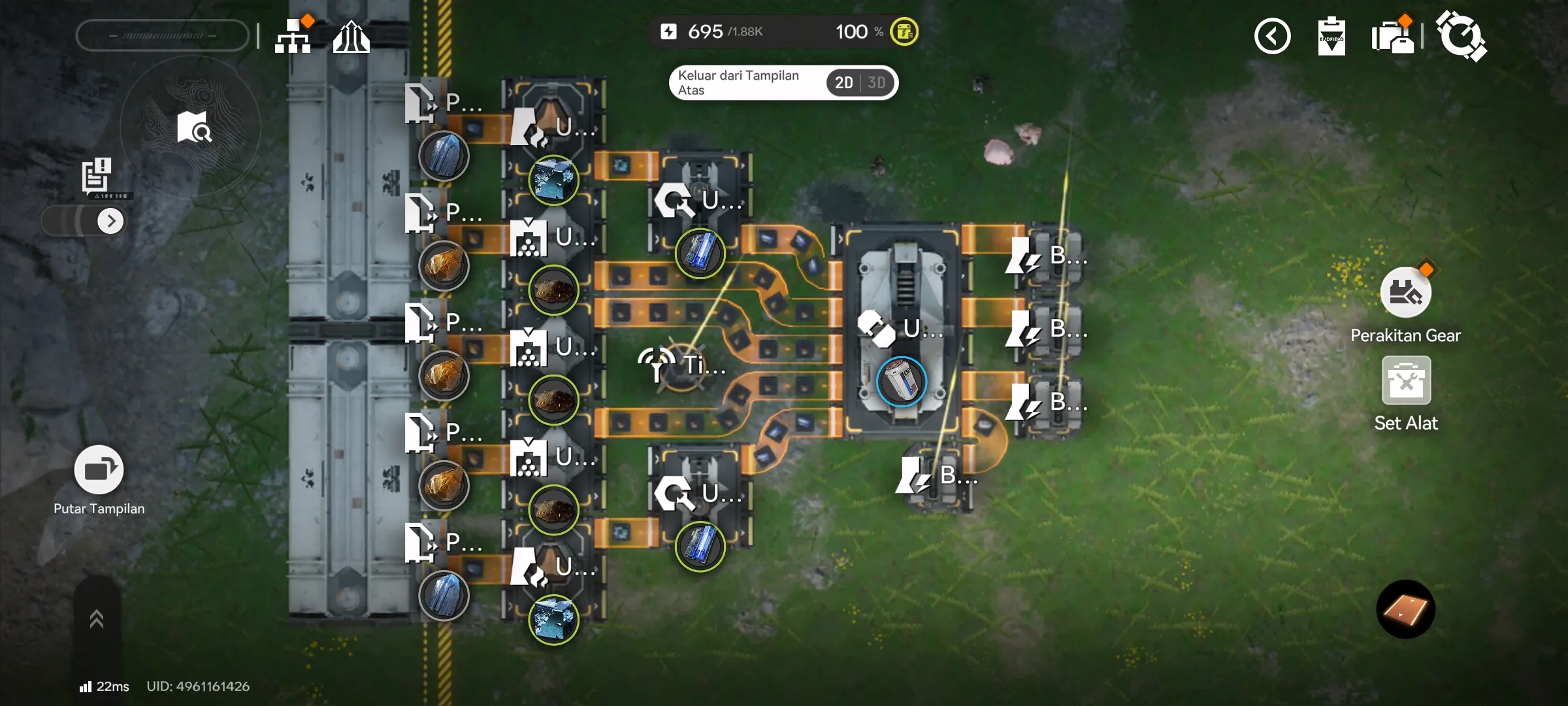Switch the view to 3D mode

[x=877, y=83]
